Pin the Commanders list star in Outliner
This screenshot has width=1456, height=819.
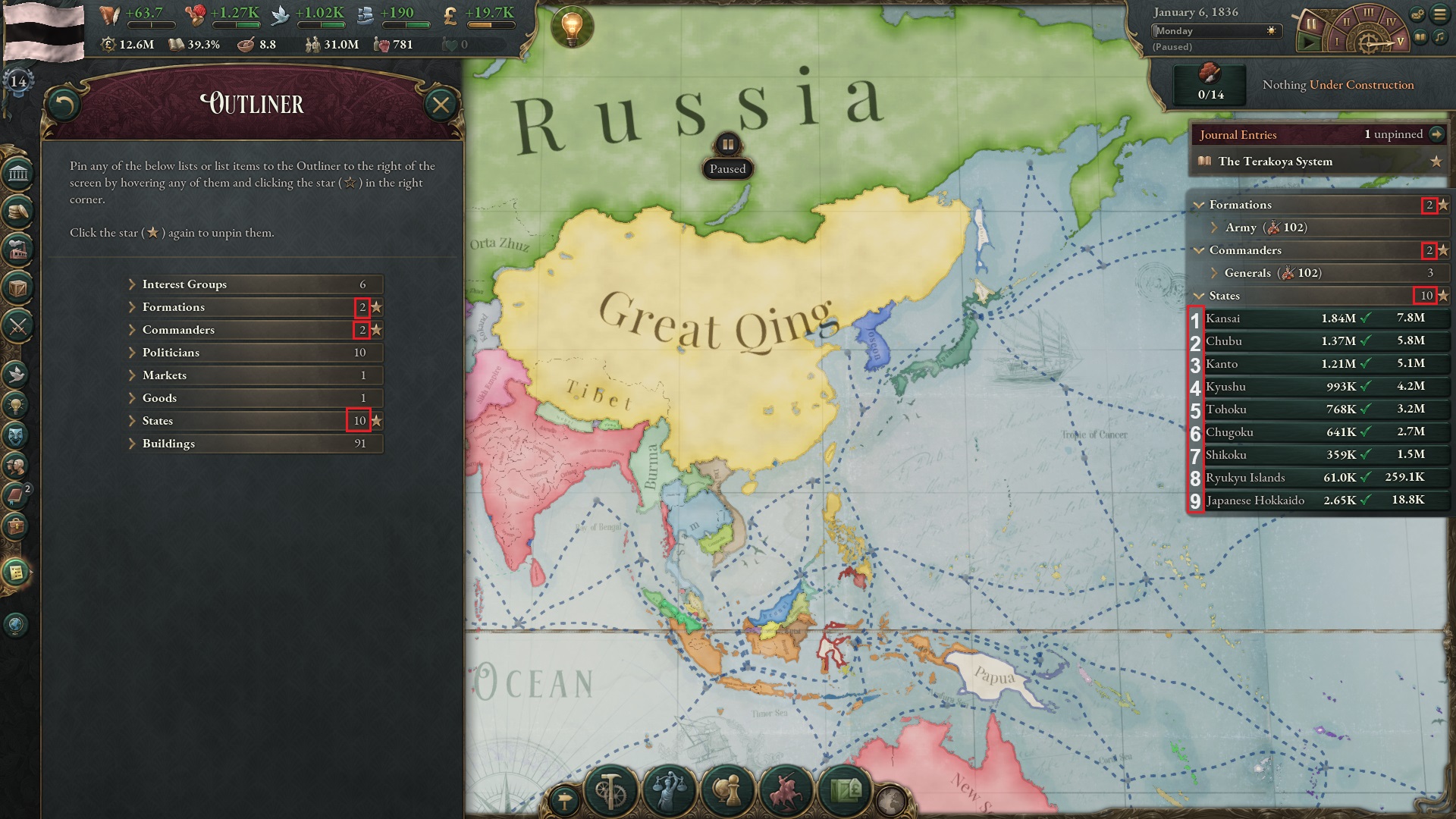pyautogui.click(x=378, y=330)
